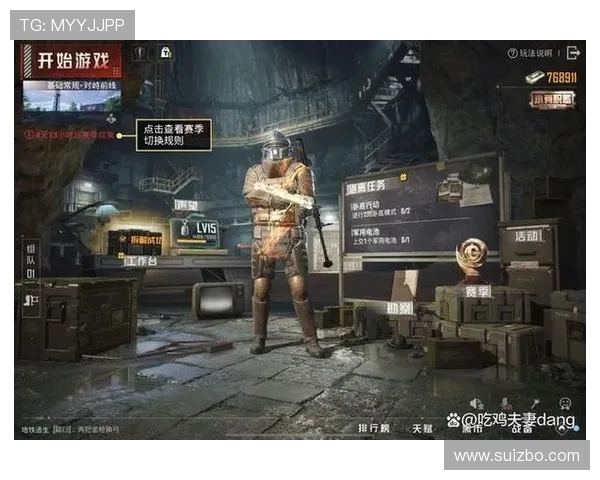
Task: Open the 赛季 season trophy
Action: tap(472, 262)
